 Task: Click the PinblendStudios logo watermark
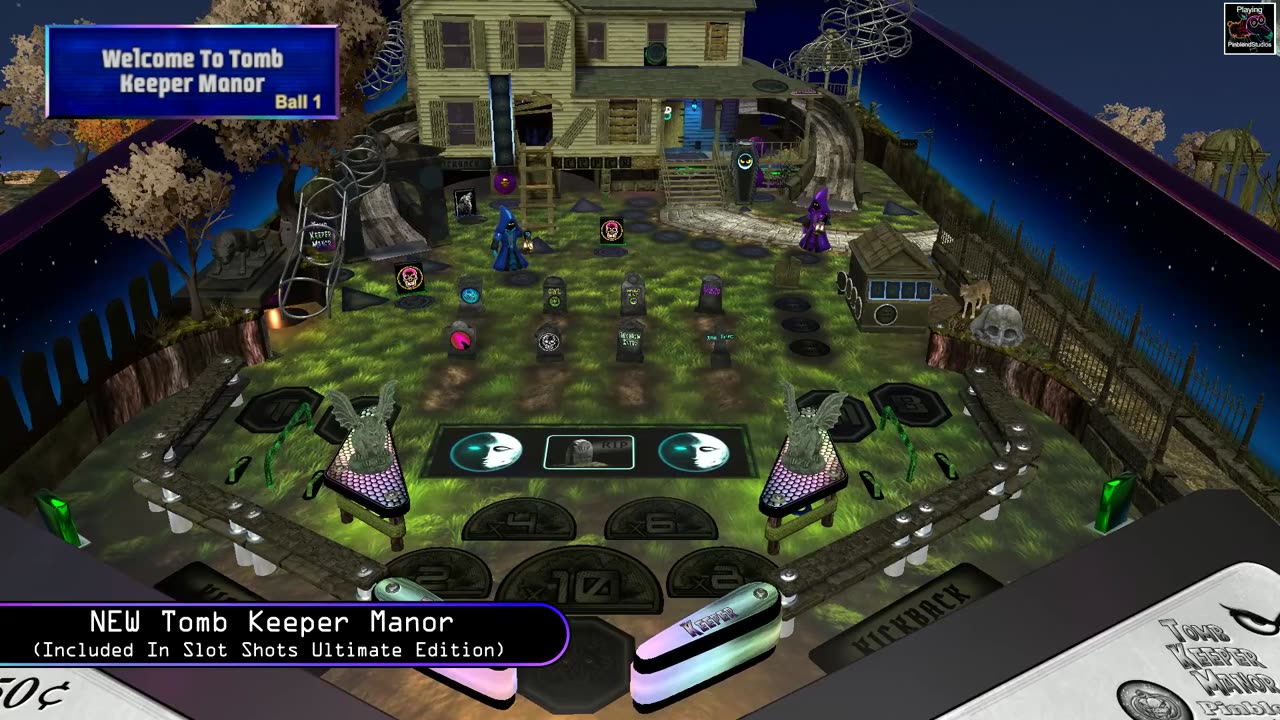[x=1249, y=28]
